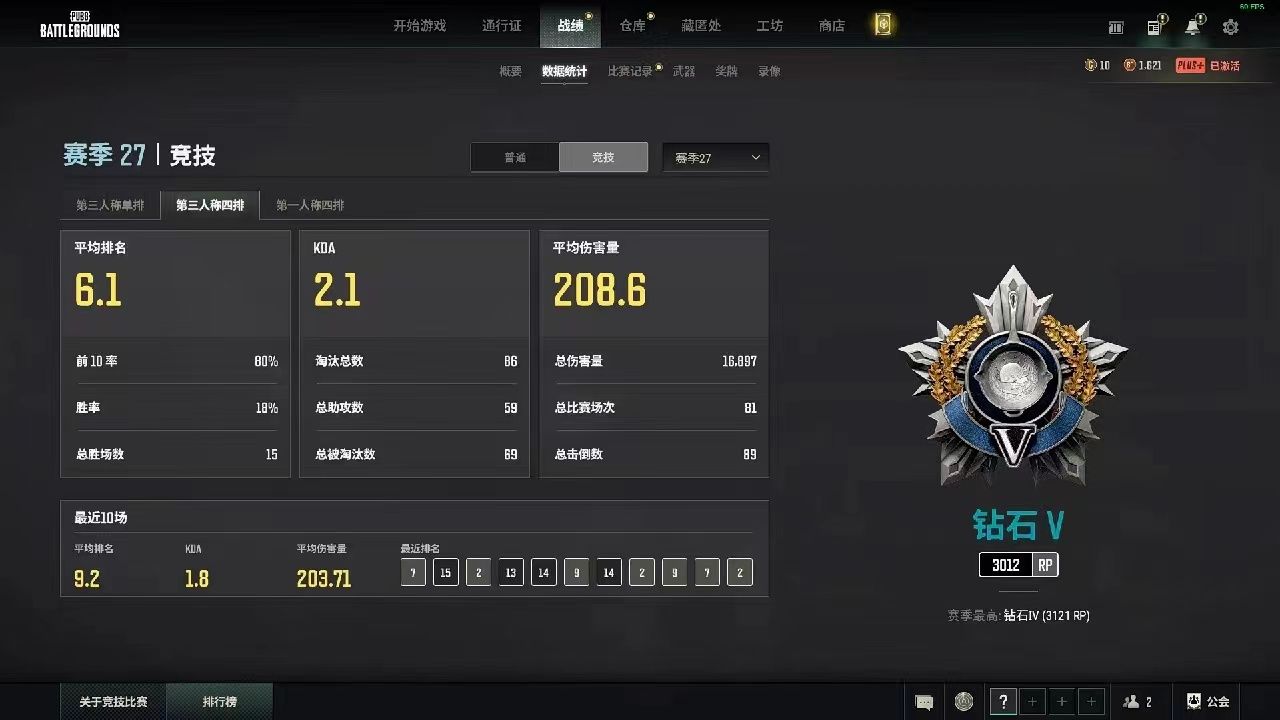Open the settings gear icon
The width and height of the screenshot is (1280, 720).
pyautogui.click(x=1230, y=27)
